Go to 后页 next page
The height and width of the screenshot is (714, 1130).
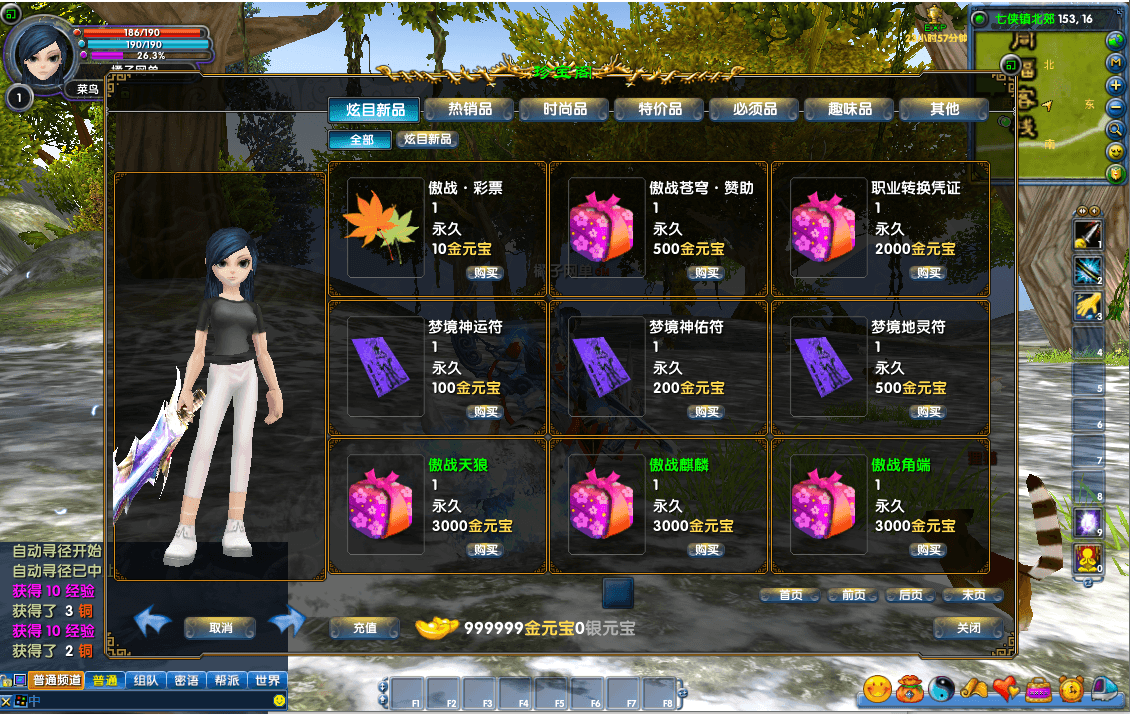[910, 595]
